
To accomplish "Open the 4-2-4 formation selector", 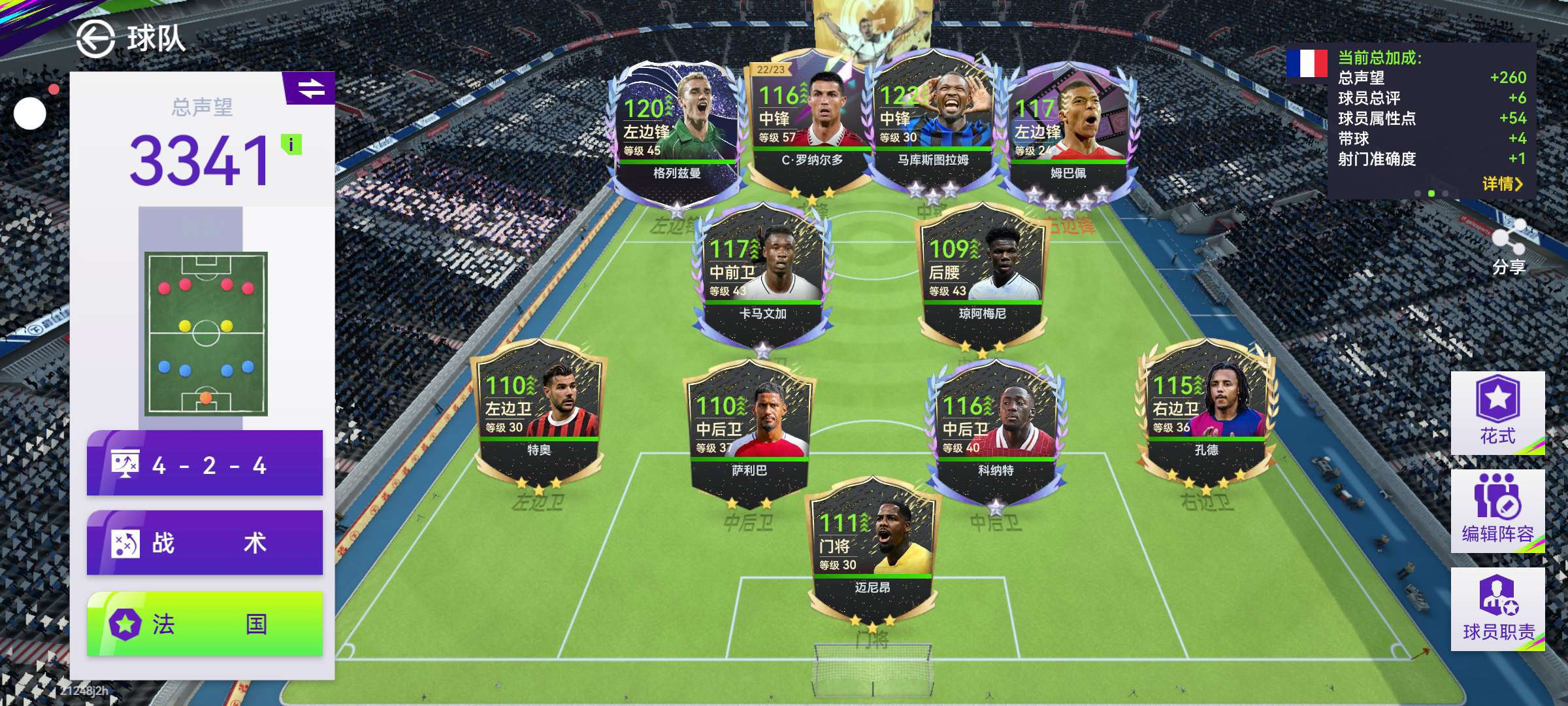I will [x=204, y=464].
